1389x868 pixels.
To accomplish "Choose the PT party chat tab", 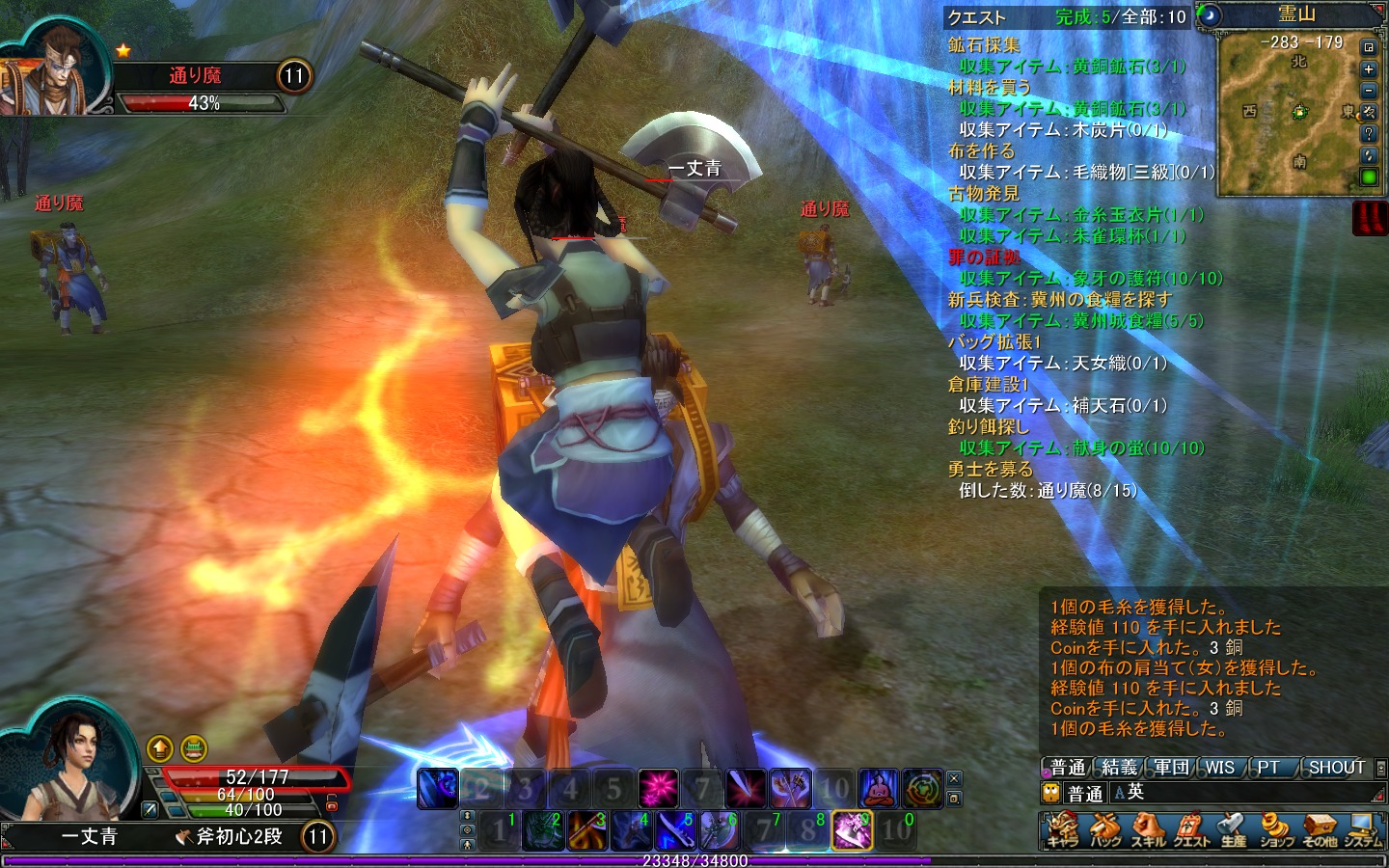I will pos(1267,768).
